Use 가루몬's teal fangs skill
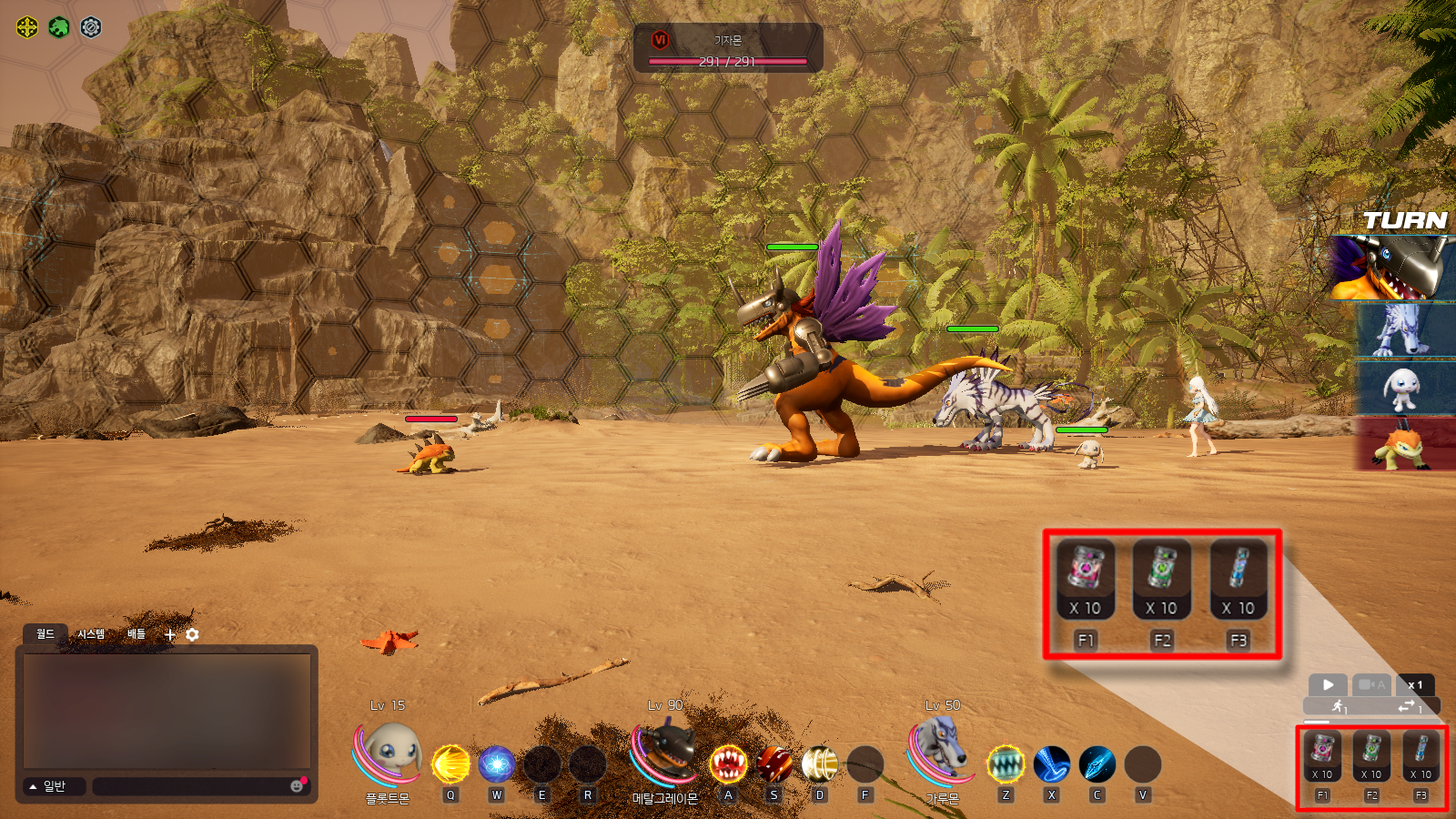The image size is (1456, 819). point(1006,764)
